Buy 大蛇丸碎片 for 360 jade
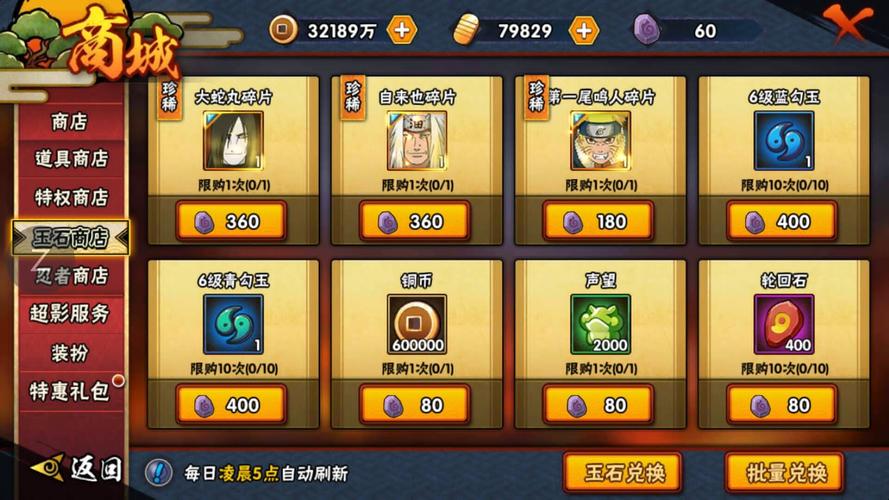 coord(232,222)
